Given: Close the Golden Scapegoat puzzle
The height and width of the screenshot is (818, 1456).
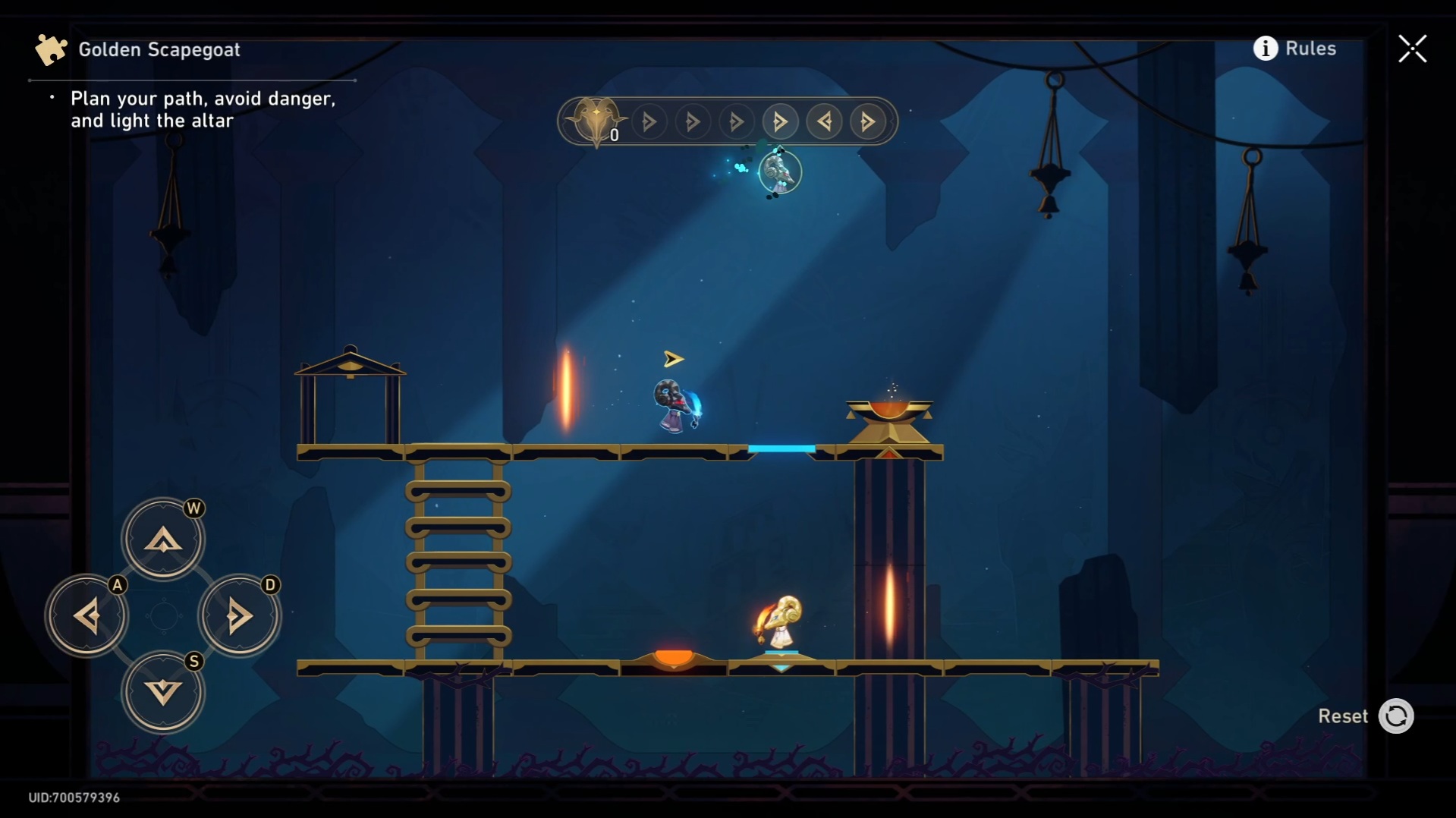Looking at the screenshot, I should (x=1412, y=49).
